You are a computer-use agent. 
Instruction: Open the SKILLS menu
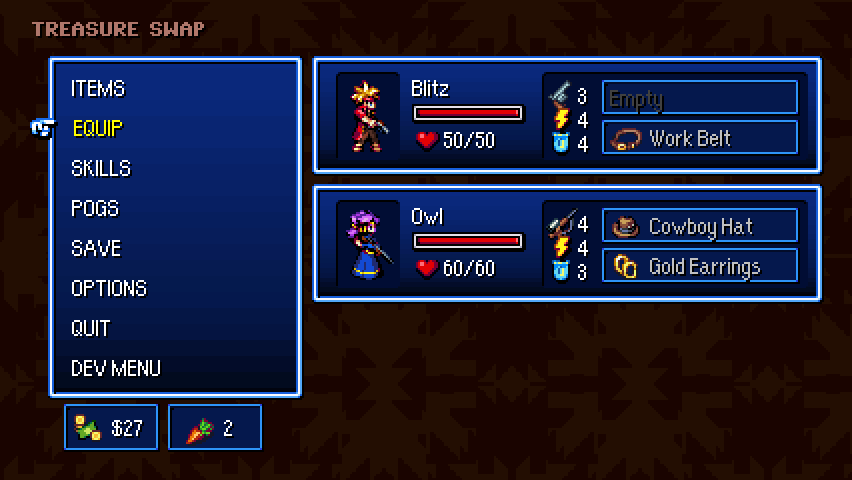[x=101, y=169]
